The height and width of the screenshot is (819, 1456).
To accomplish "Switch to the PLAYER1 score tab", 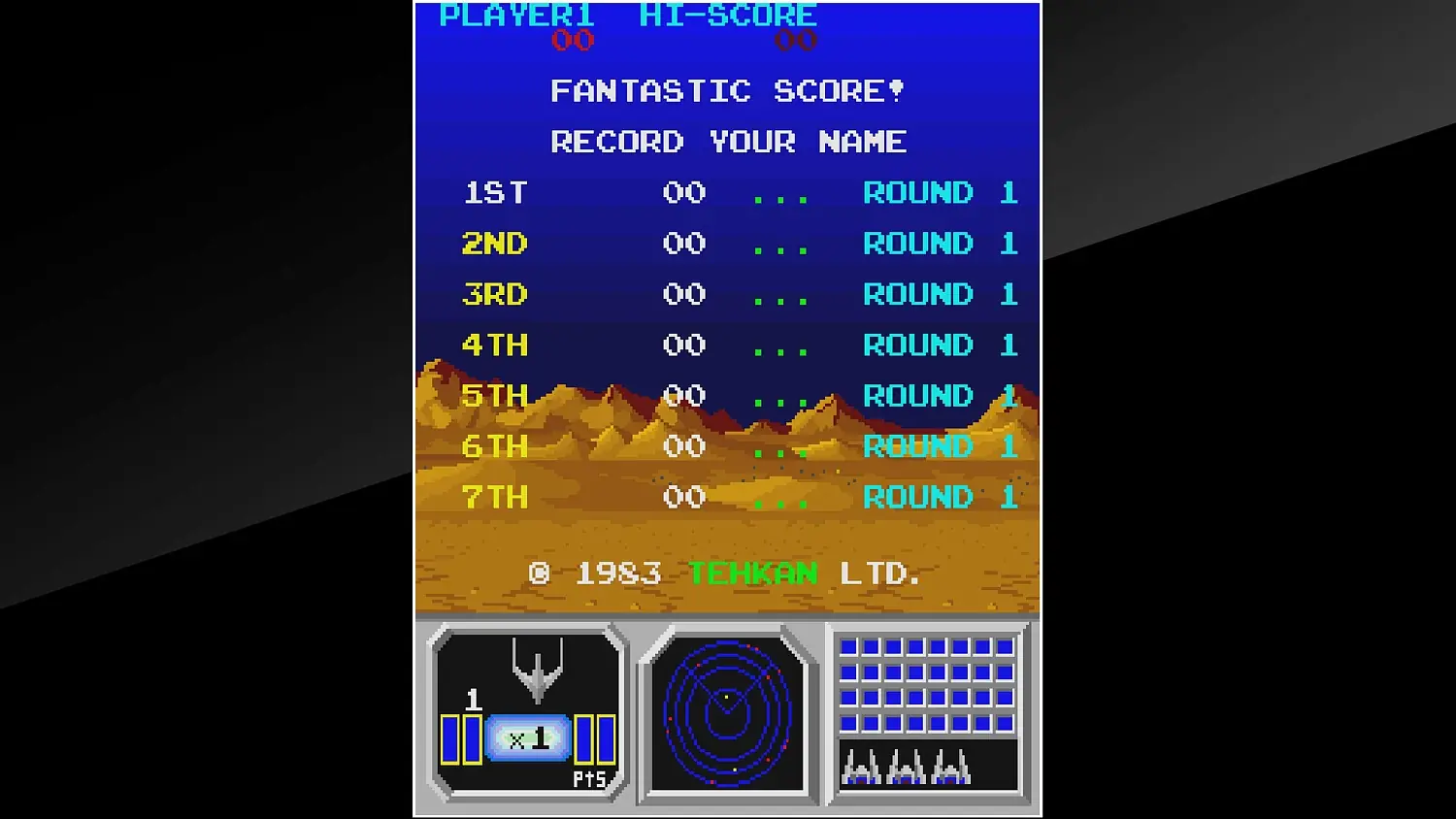I will (518, 15).
